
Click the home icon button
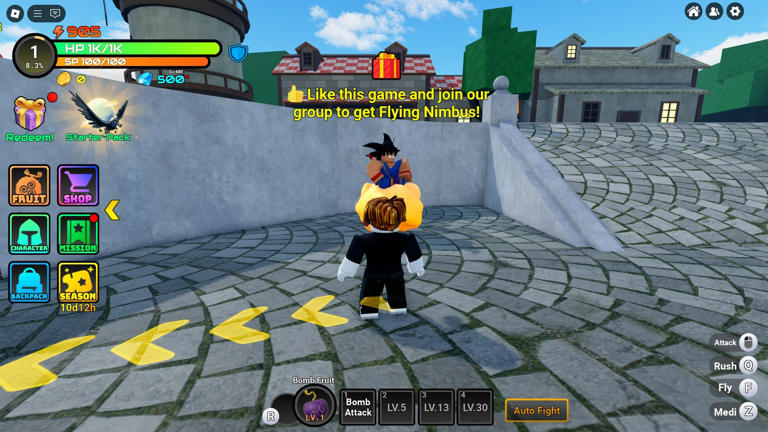(x=693, y=12)
